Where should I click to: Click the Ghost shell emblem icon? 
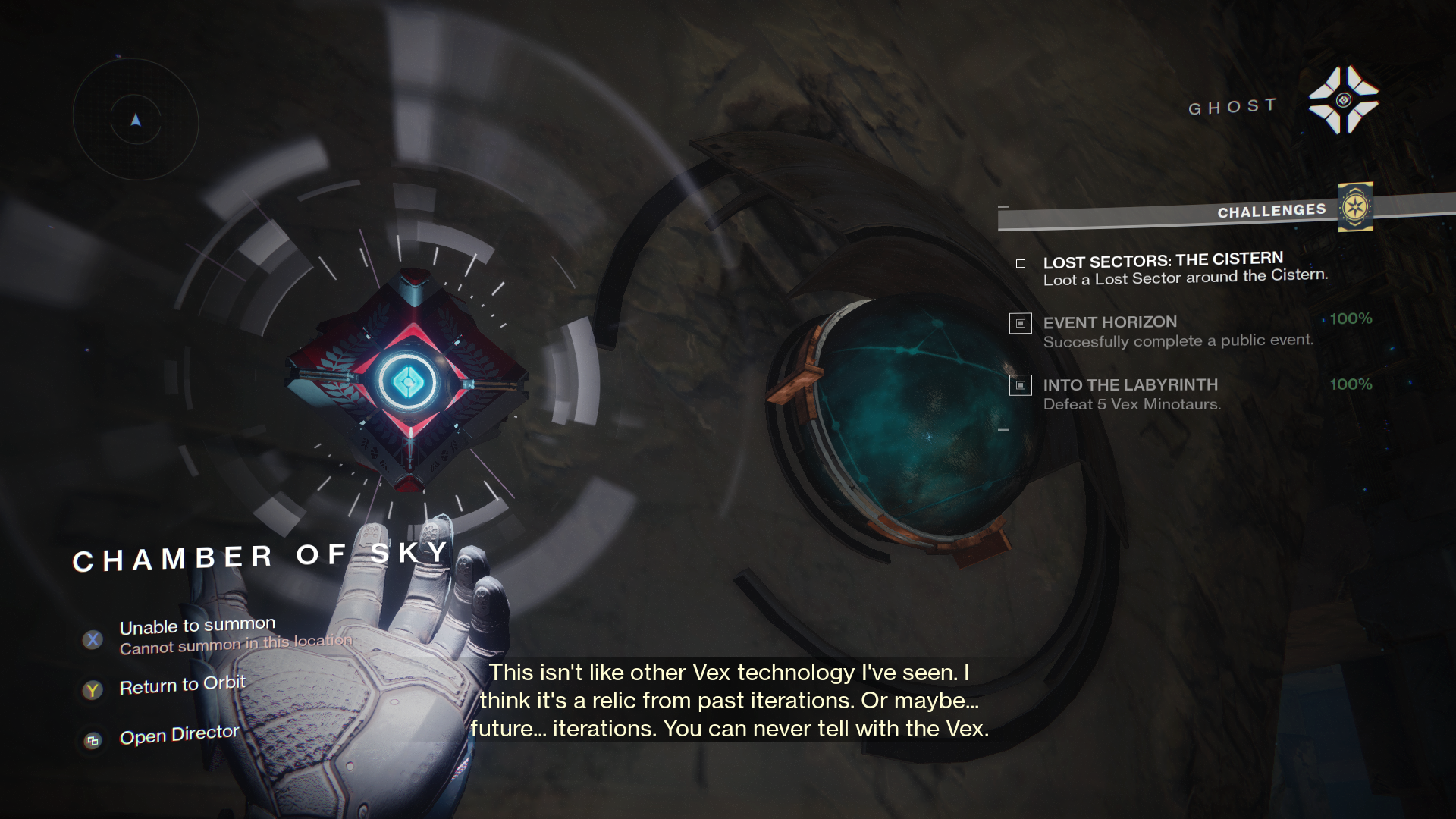(x=1343, y=100)
